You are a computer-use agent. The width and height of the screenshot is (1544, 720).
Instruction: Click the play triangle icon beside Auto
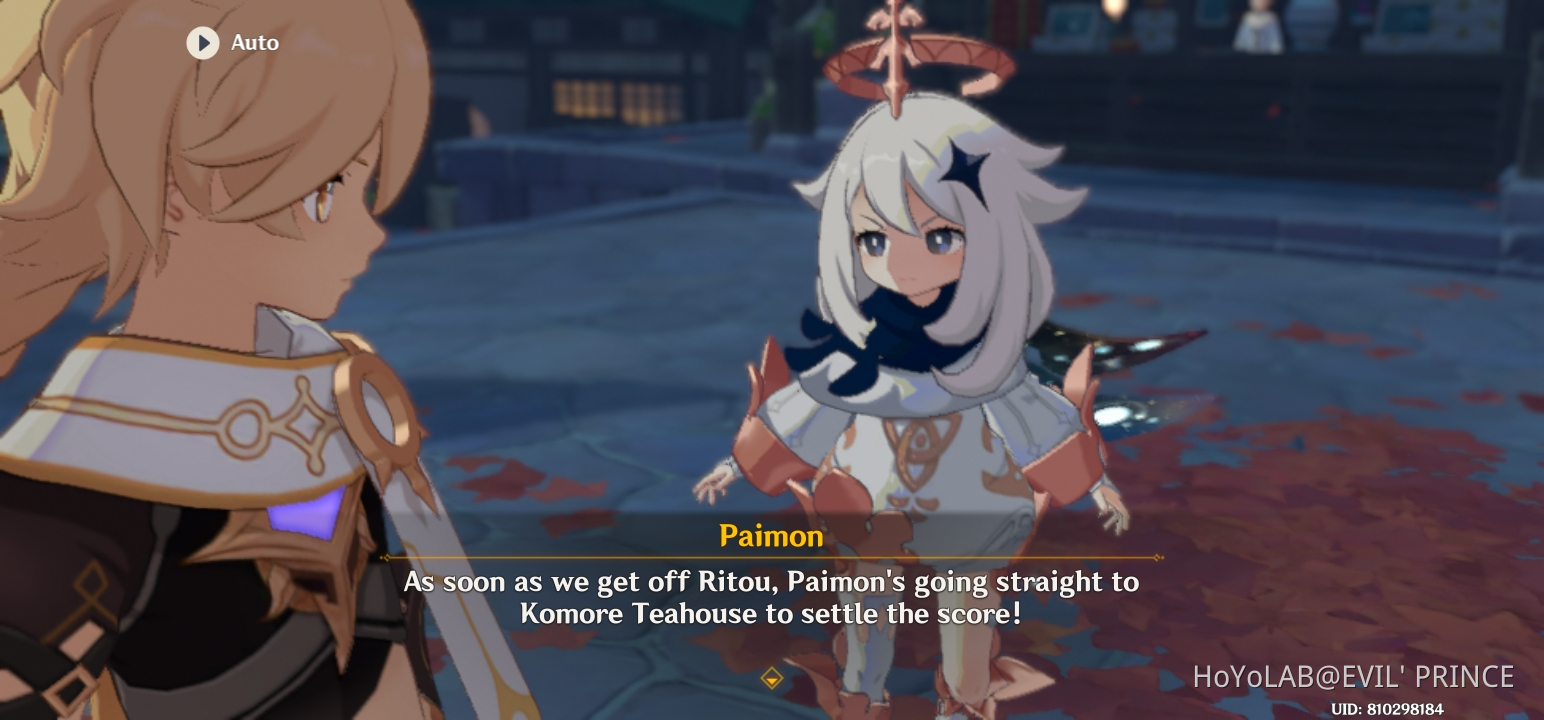(x=203, y=42)
